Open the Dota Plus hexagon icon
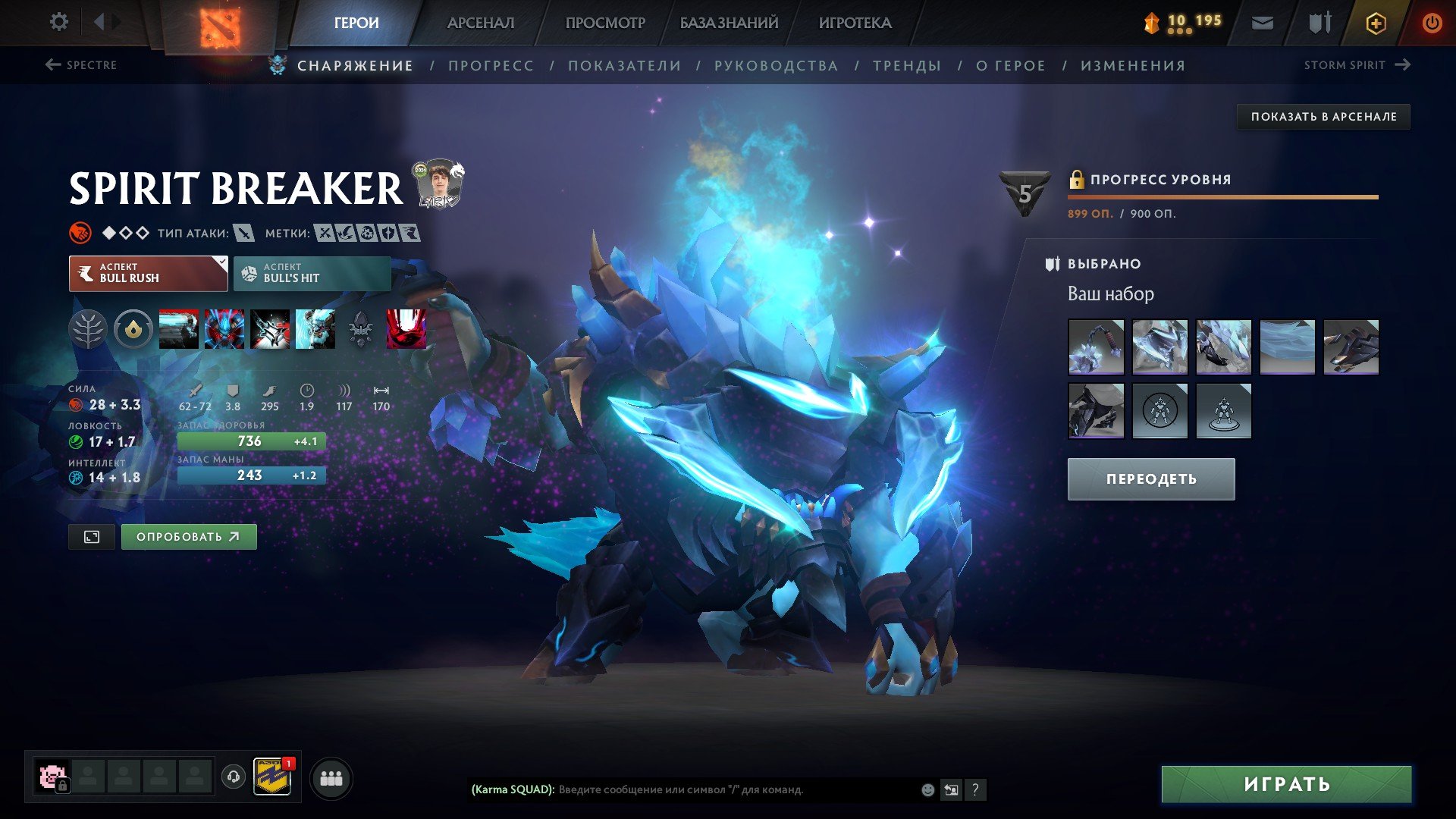 pyautogui.click(x=1375, y=22)
